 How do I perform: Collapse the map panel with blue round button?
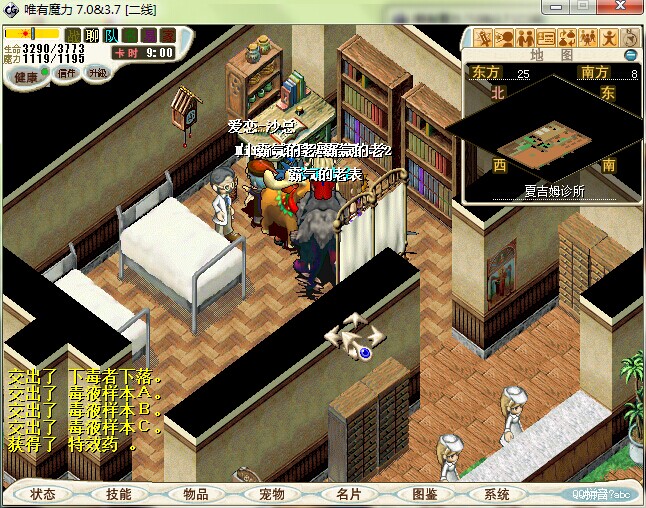(630, 55)
